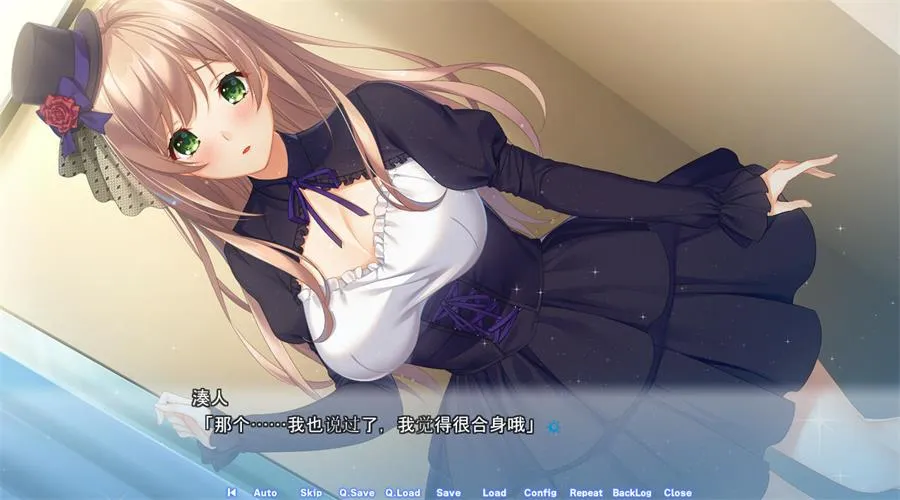The height and width of the screenshot is (500, 900).
Task: Open the Config settings
Action: [x=540, y=492]
